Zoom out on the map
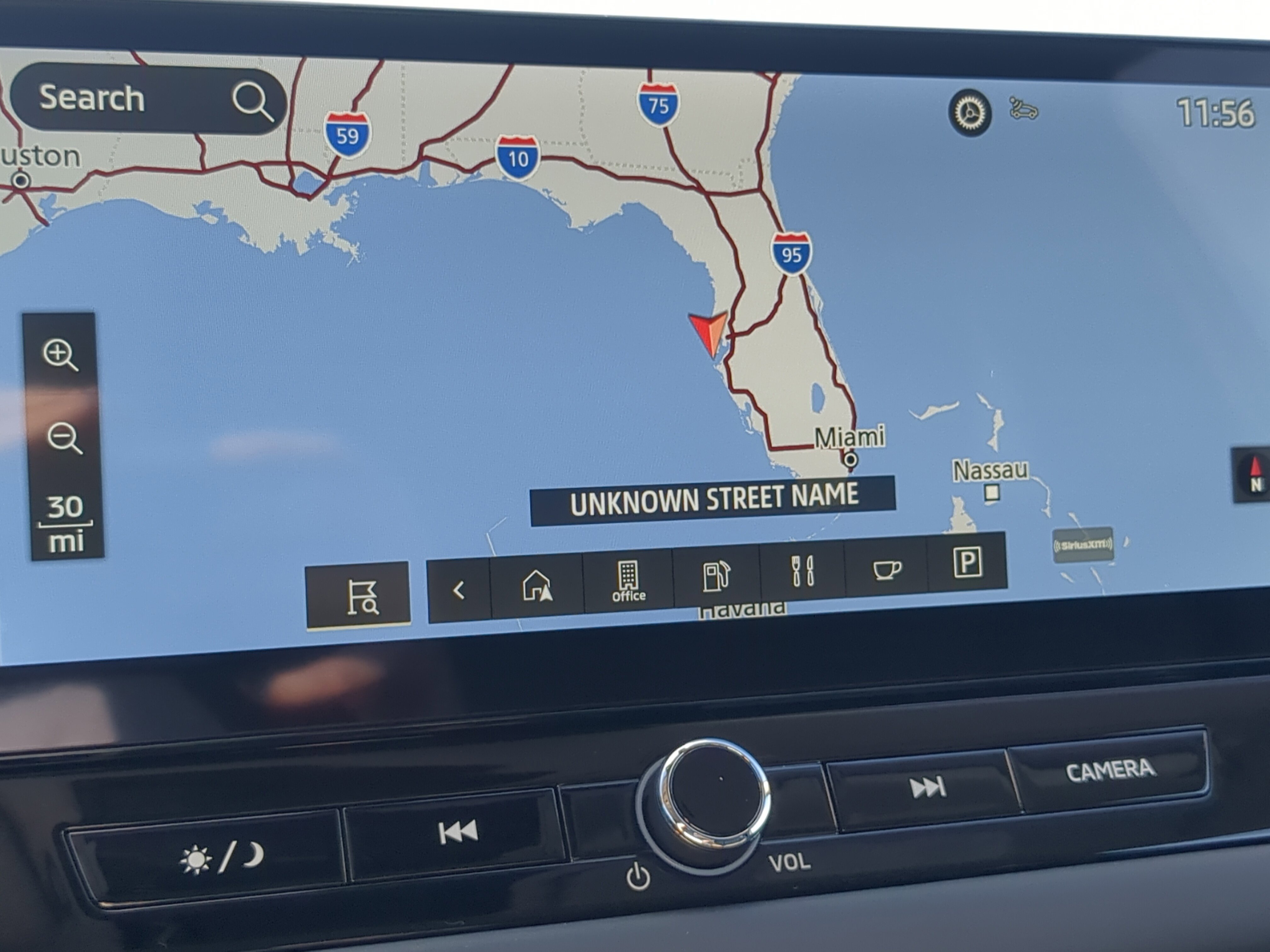 64,439
